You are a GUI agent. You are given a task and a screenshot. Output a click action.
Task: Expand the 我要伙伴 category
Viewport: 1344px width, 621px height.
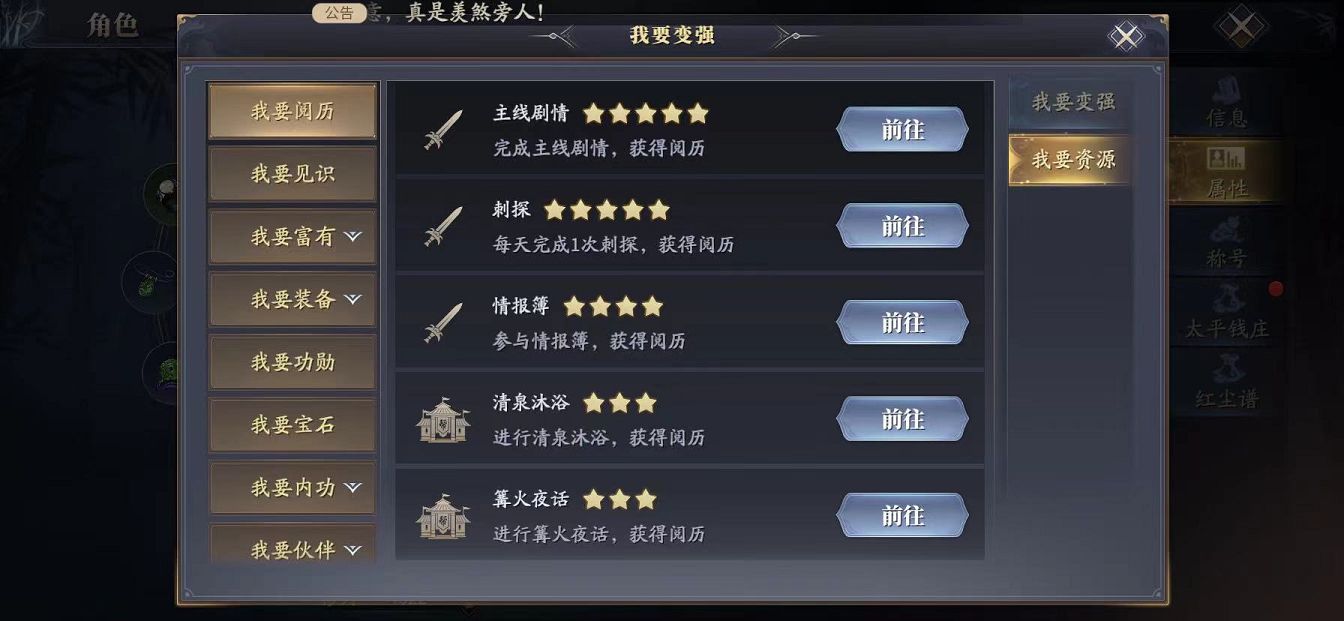click(292, 548)
